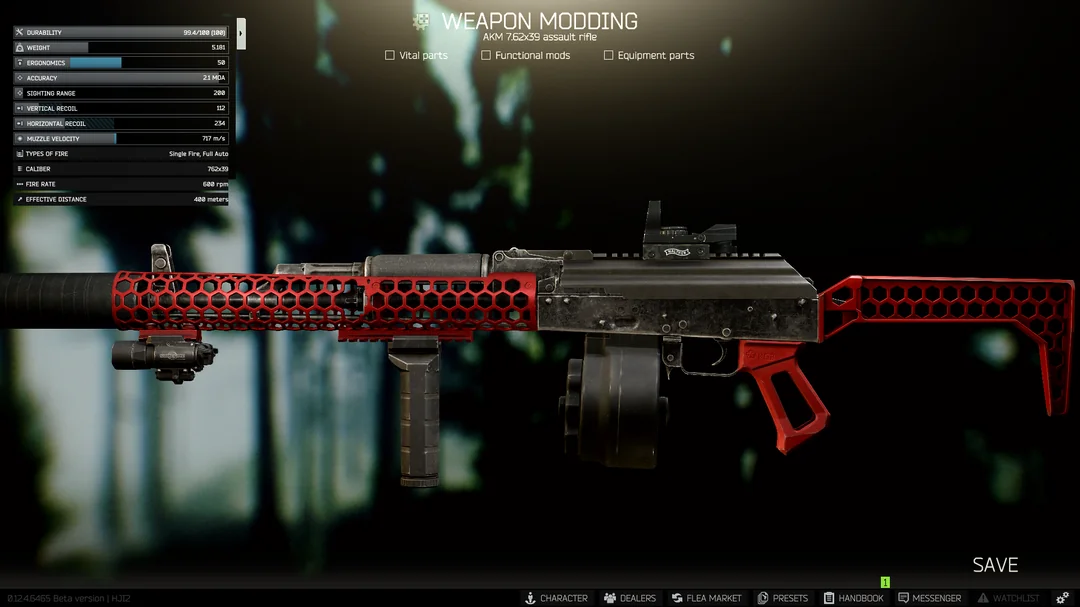Toggle the Vital parts checkbox

(390, 56)
